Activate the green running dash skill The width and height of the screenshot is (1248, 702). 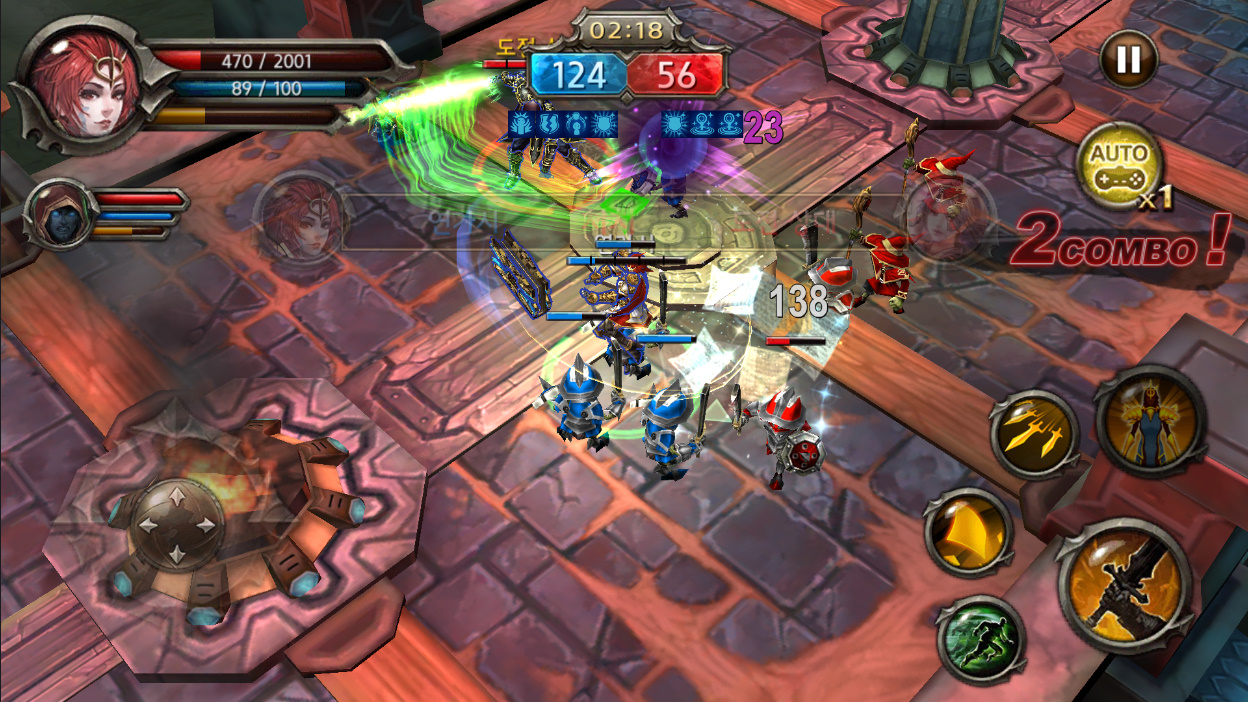point(981,639)
